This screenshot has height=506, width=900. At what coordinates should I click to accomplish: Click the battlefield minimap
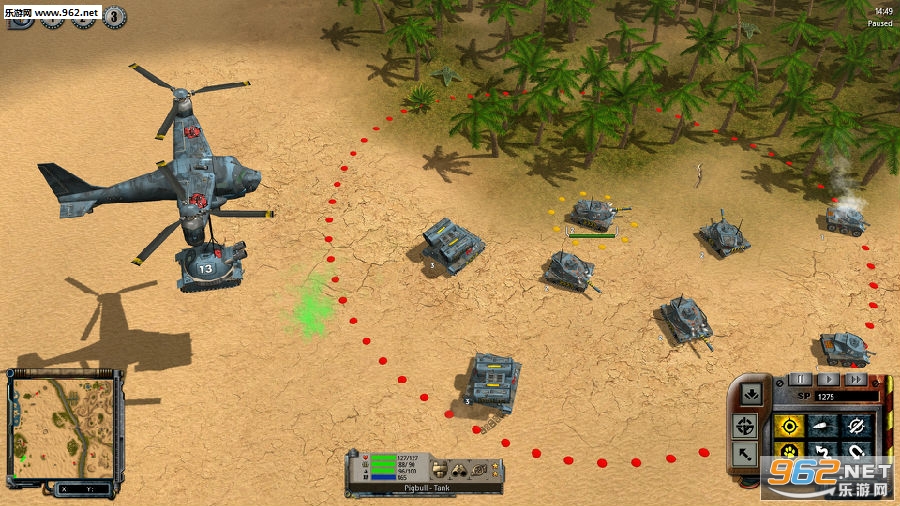(64, 427)
